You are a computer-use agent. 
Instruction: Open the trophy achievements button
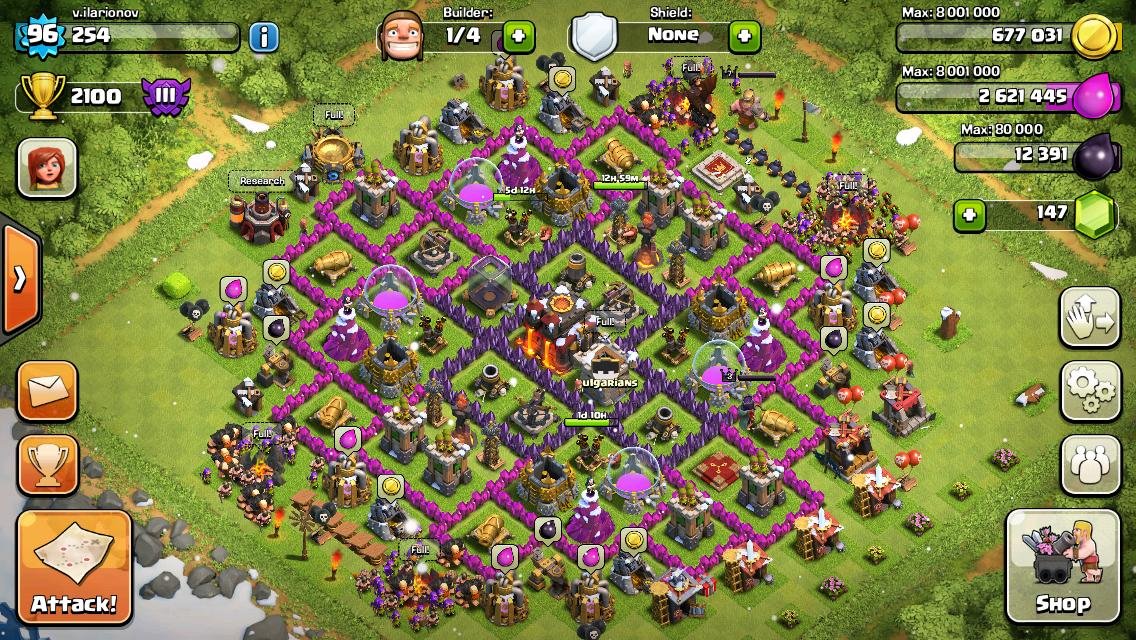coord(47,465)
